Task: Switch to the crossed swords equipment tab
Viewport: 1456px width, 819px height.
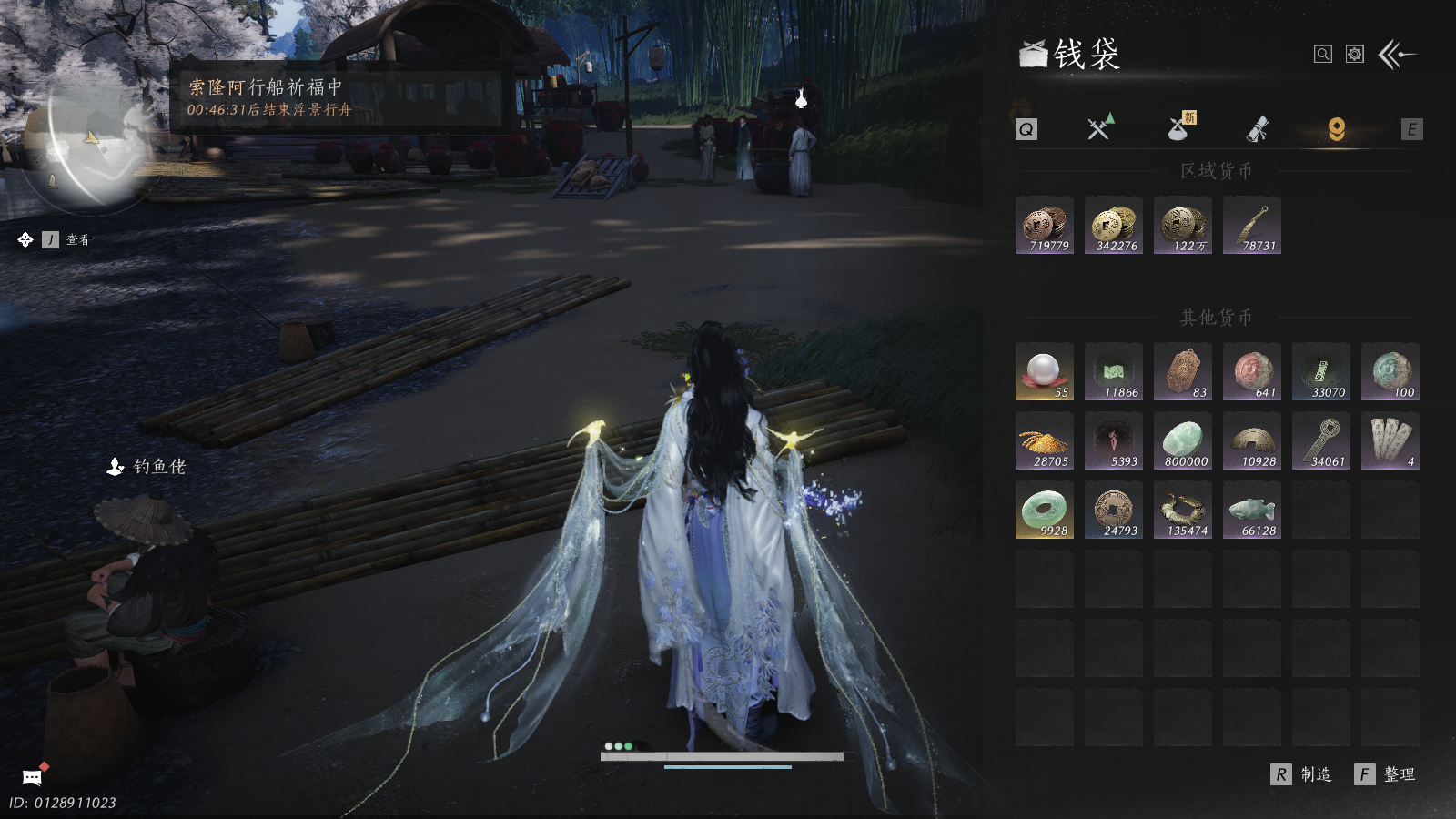Action: point(1099,128)
